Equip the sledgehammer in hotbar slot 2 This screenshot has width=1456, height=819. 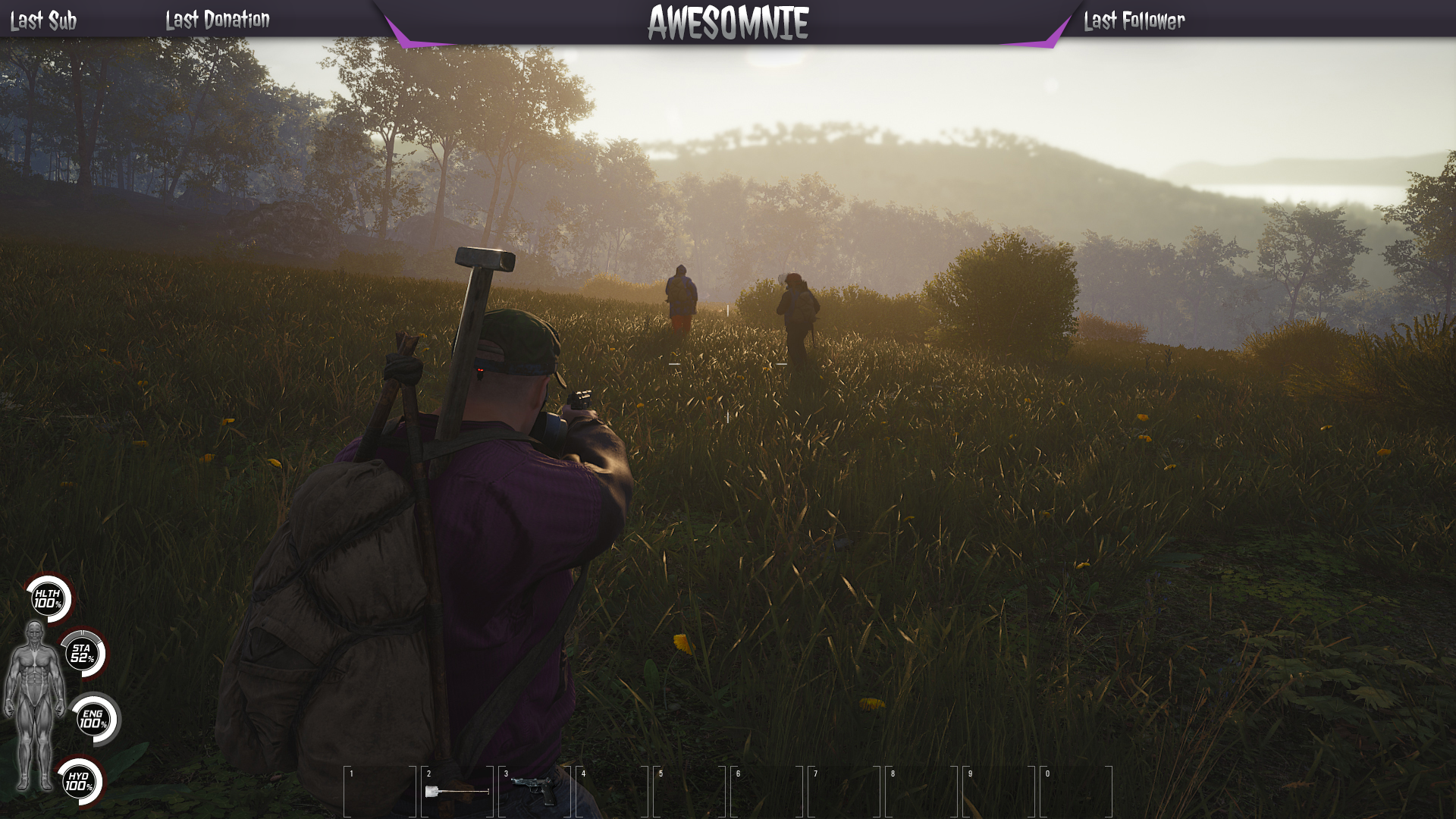pyautogui.click(x=457, y=792)
